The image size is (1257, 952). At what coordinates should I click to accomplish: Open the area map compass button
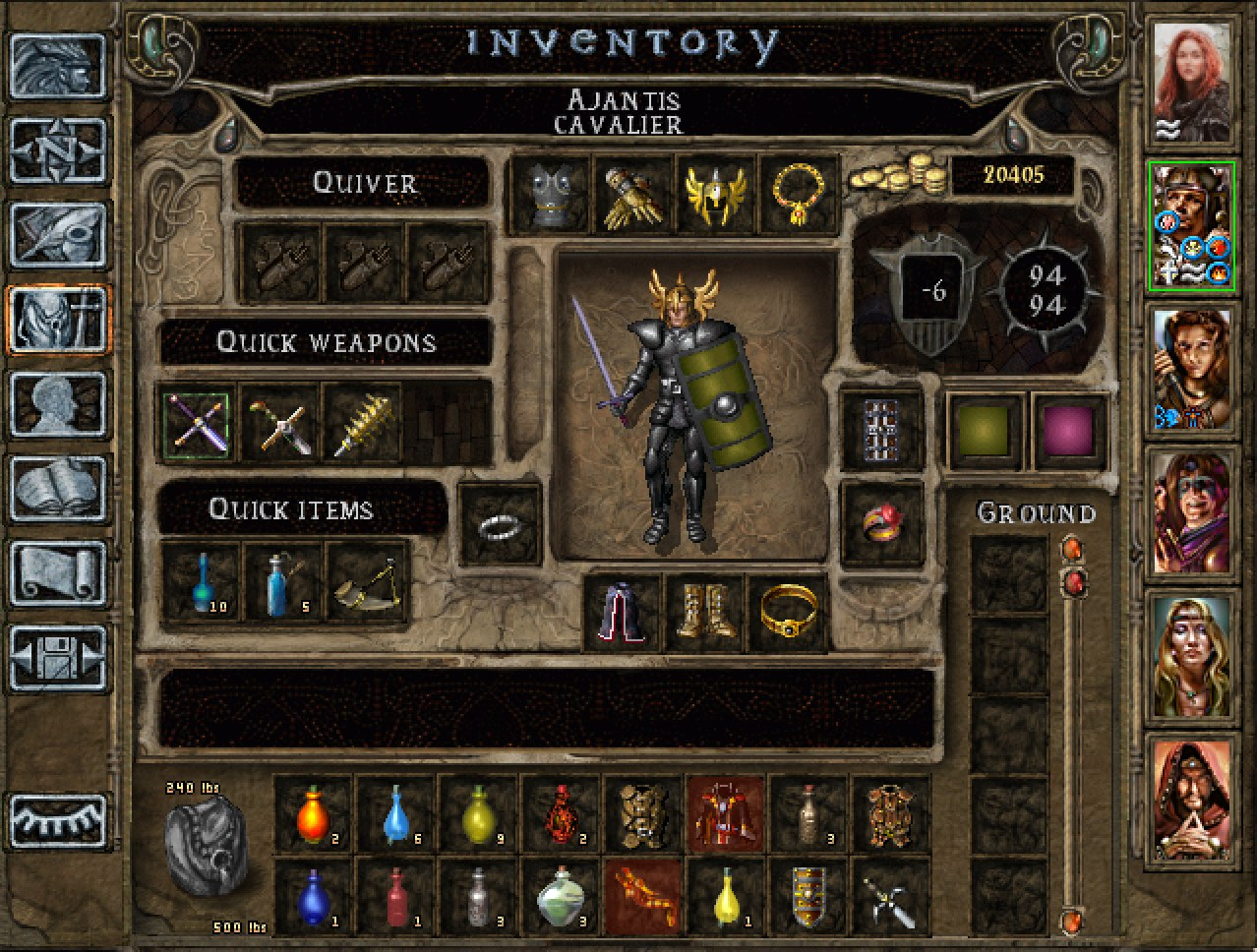tap(58, 151)
